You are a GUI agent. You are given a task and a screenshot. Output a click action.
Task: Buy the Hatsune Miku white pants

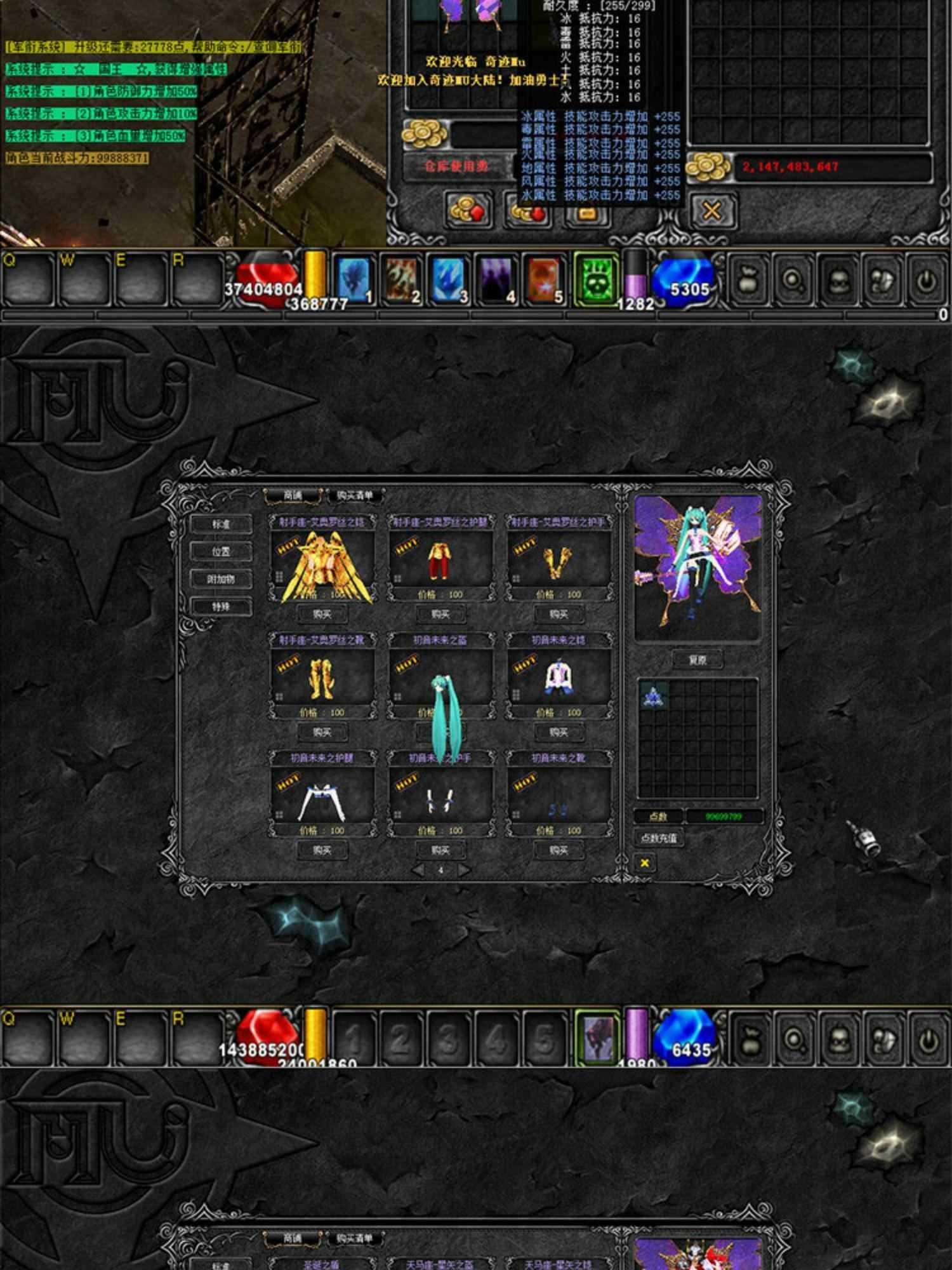click(x=322, y=850)
